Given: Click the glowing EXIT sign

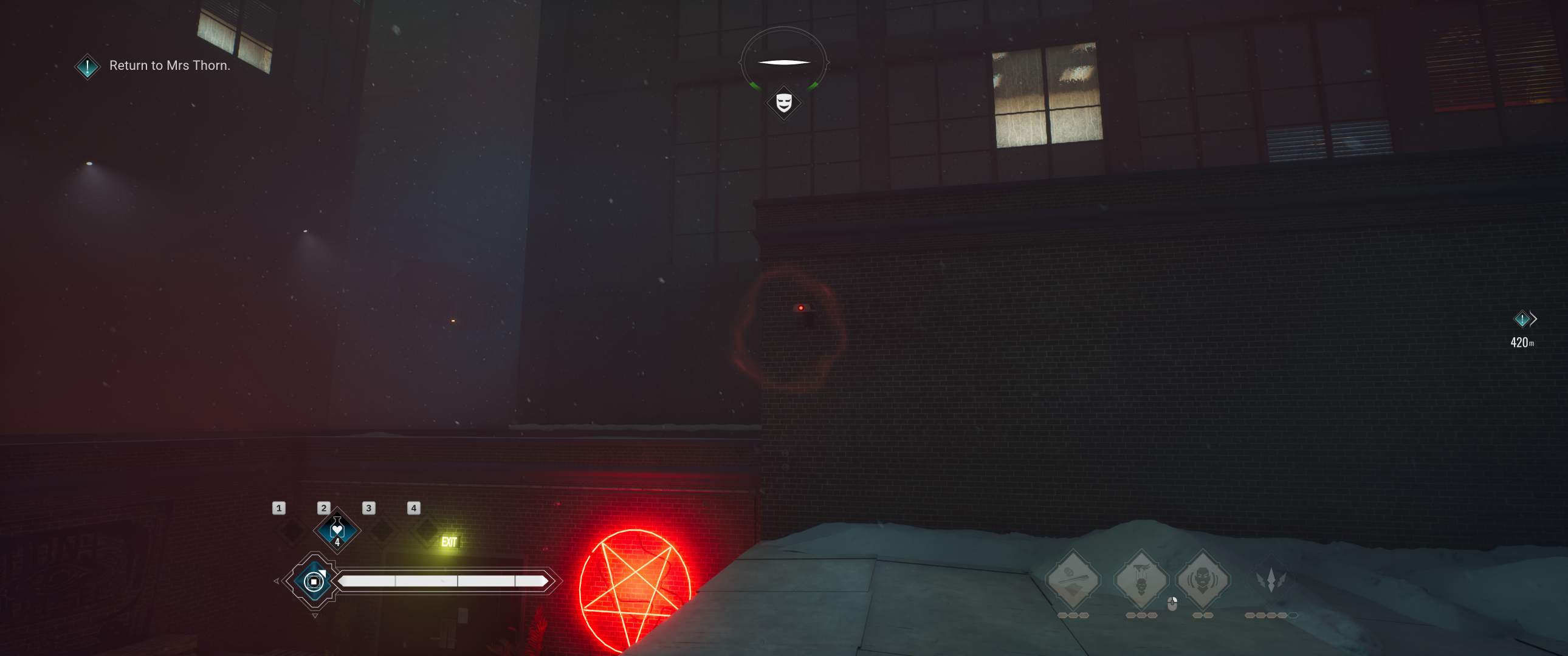Looking at the screenshot, I should coord(450,542).
